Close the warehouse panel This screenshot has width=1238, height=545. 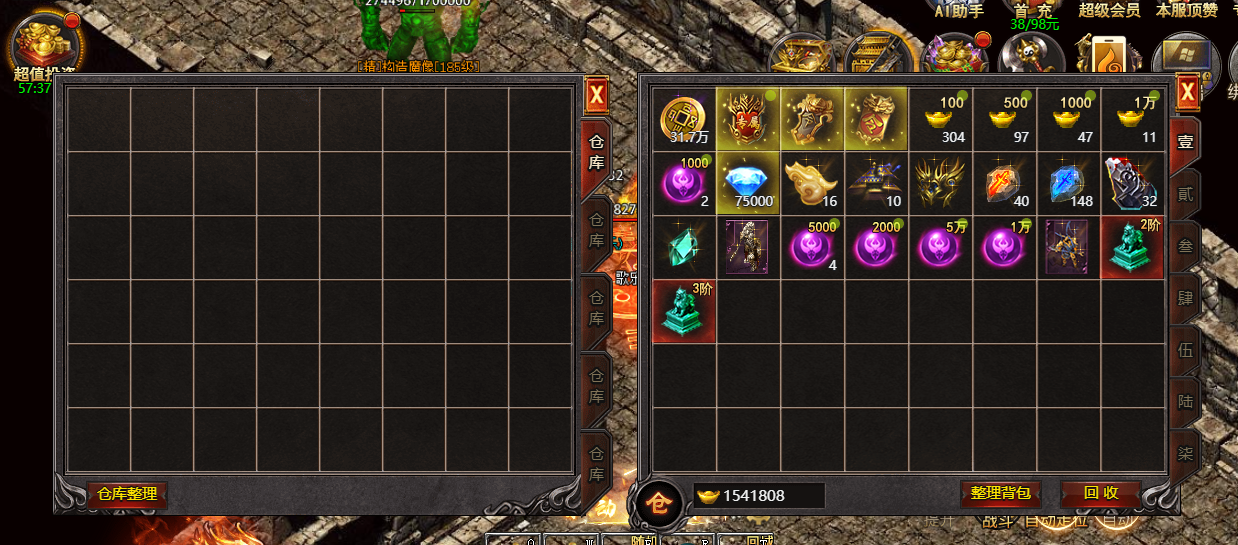596,96
